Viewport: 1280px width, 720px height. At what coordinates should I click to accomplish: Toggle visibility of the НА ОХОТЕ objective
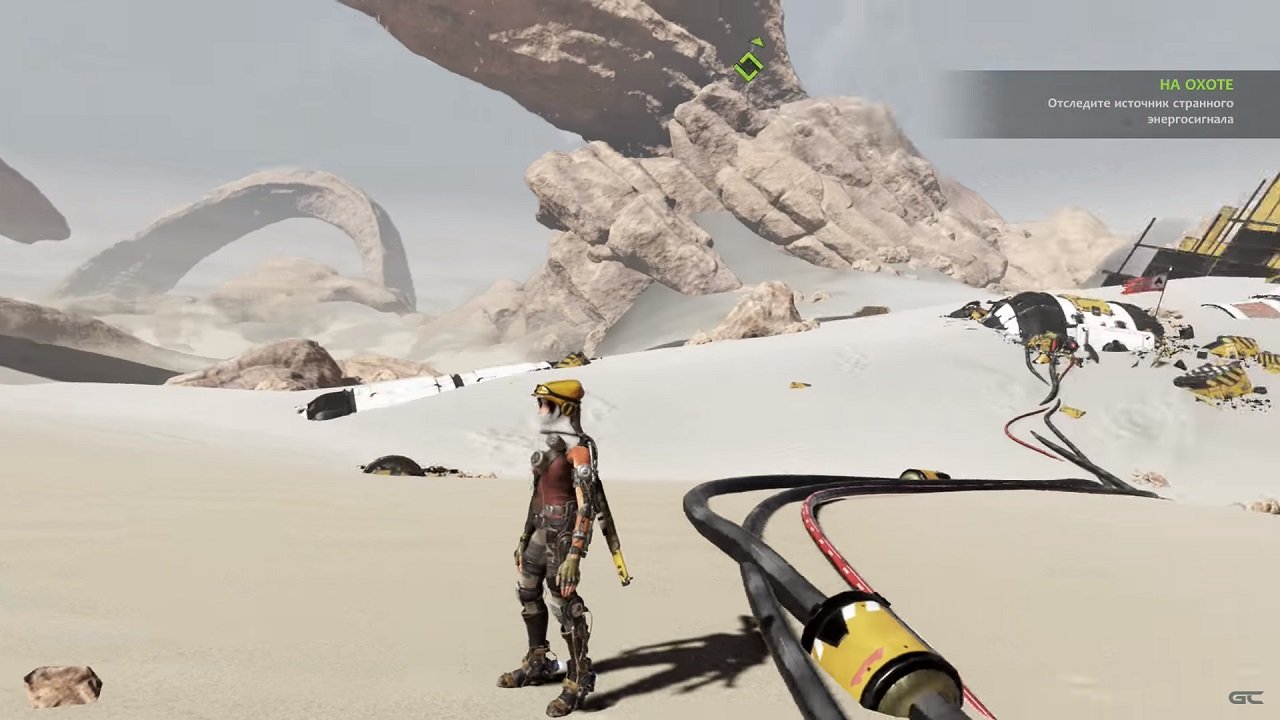coord(1196,84)
